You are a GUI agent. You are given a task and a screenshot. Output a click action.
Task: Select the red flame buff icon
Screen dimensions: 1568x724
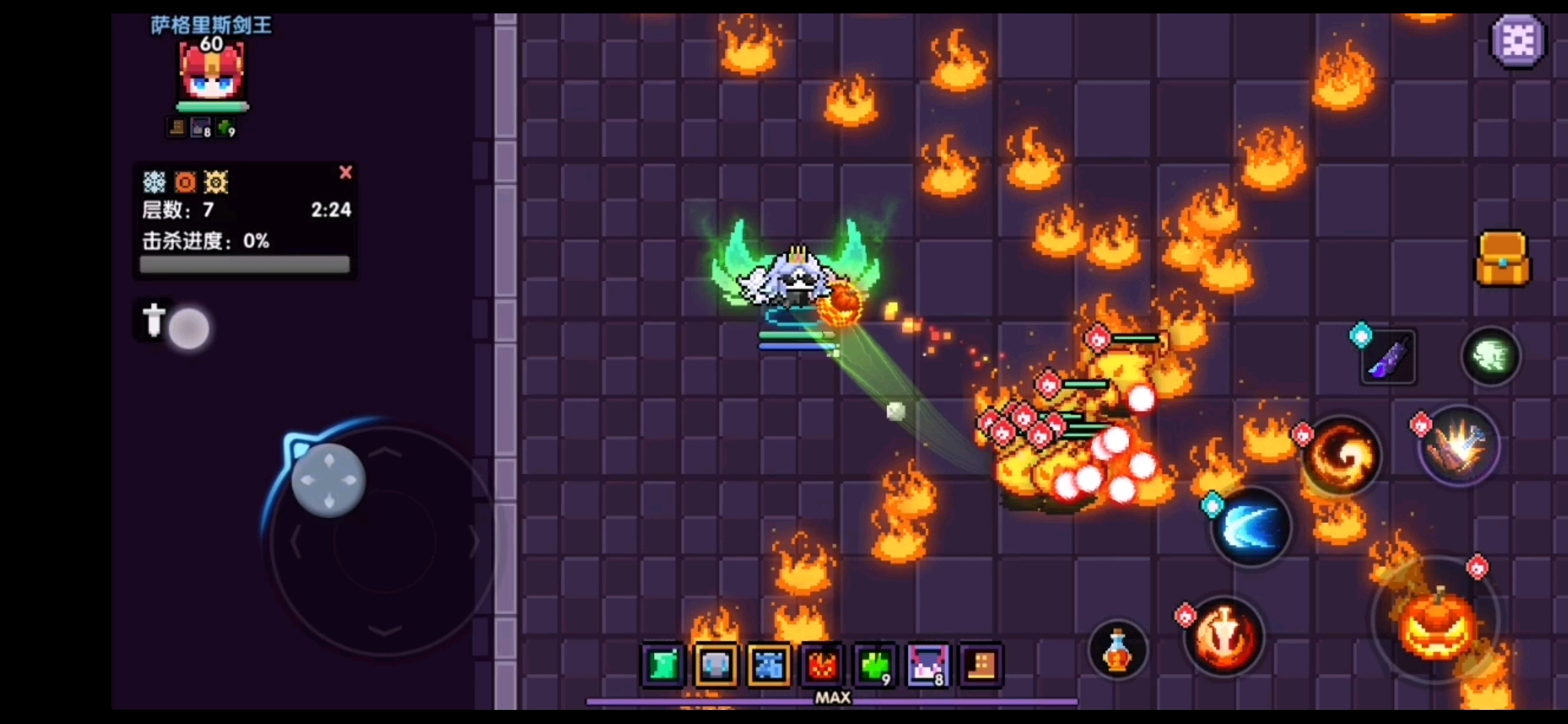point(822,666)
